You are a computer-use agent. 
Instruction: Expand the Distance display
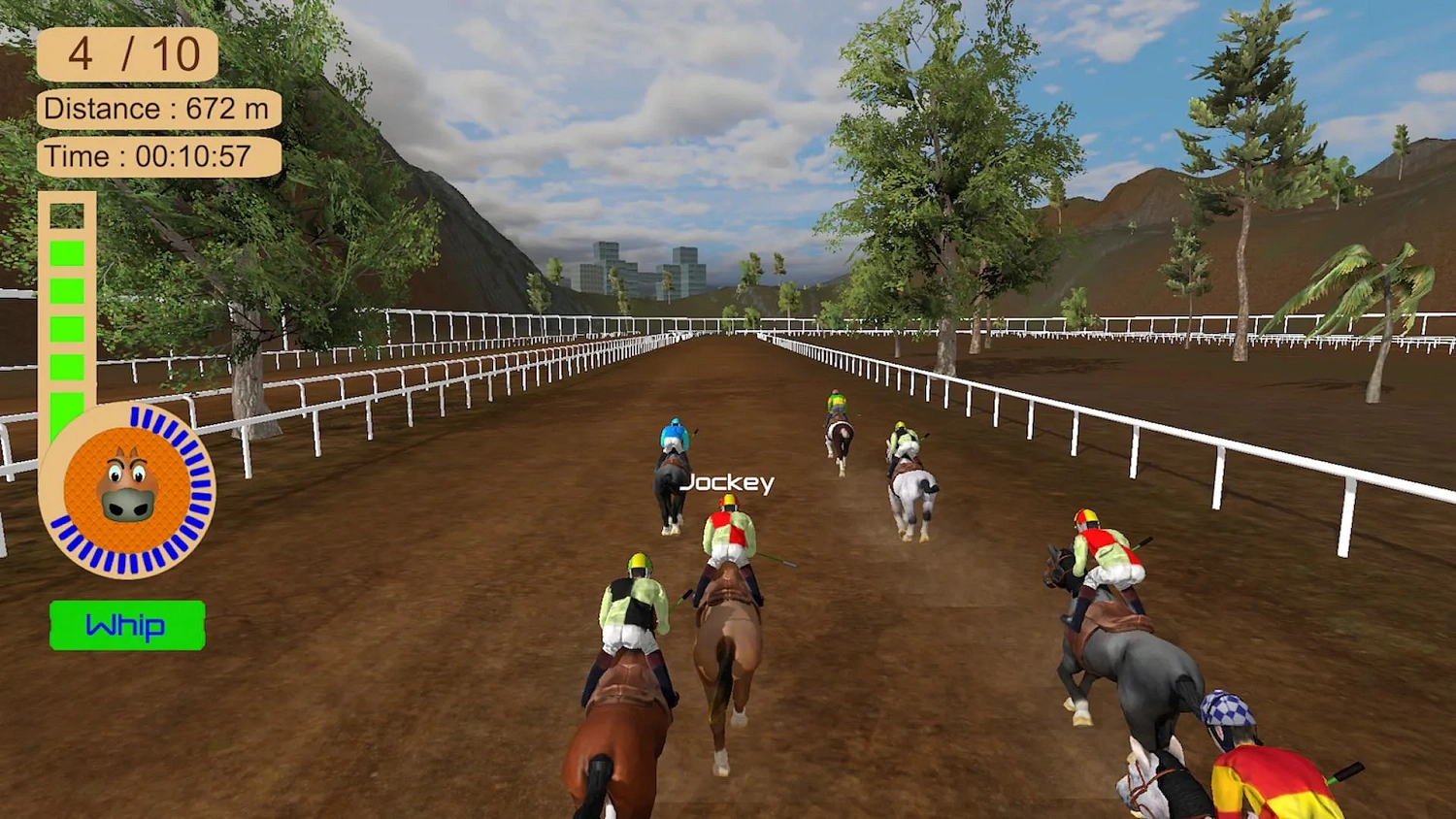(158, 109)
